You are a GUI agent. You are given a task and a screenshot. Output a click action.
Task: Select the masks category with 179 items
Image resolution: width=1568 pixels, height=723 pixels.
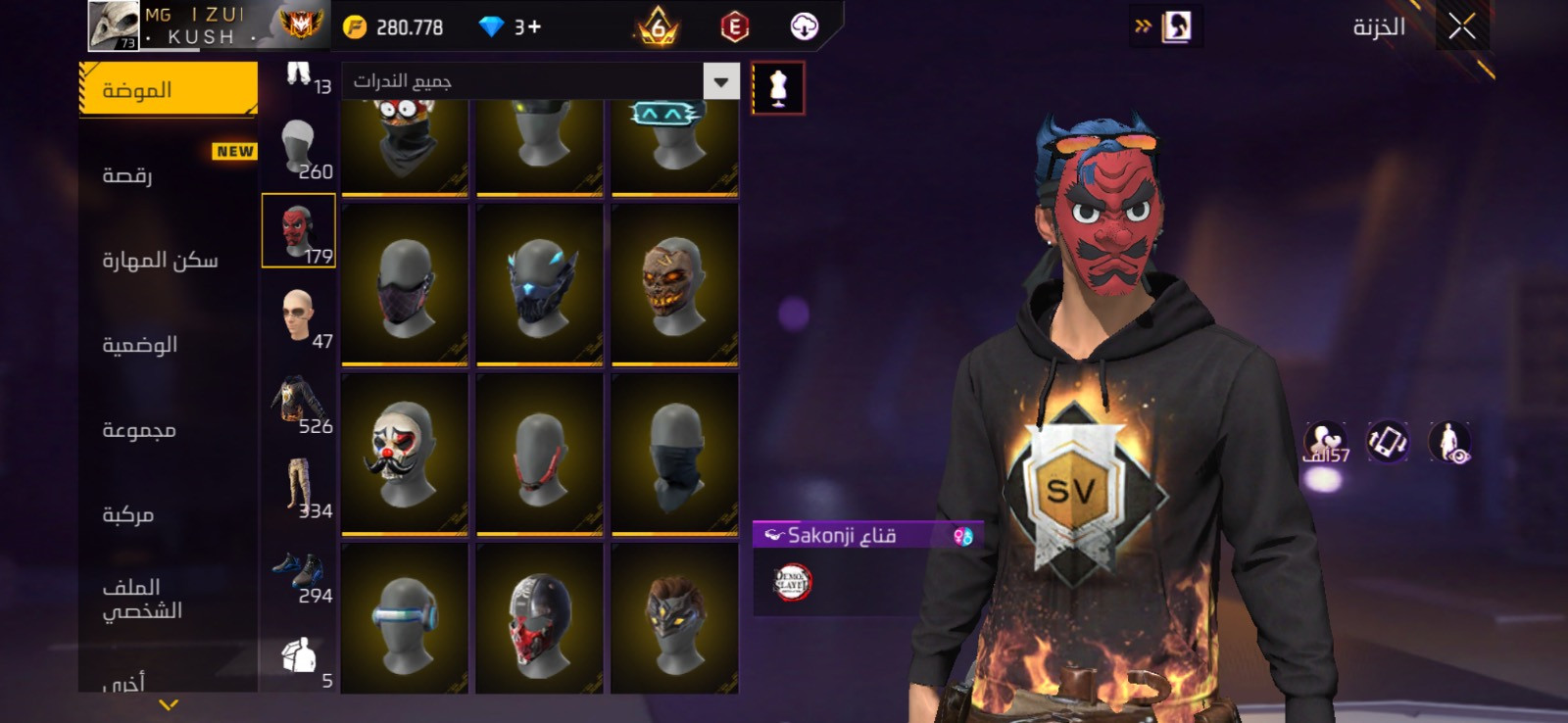[299, 231]
